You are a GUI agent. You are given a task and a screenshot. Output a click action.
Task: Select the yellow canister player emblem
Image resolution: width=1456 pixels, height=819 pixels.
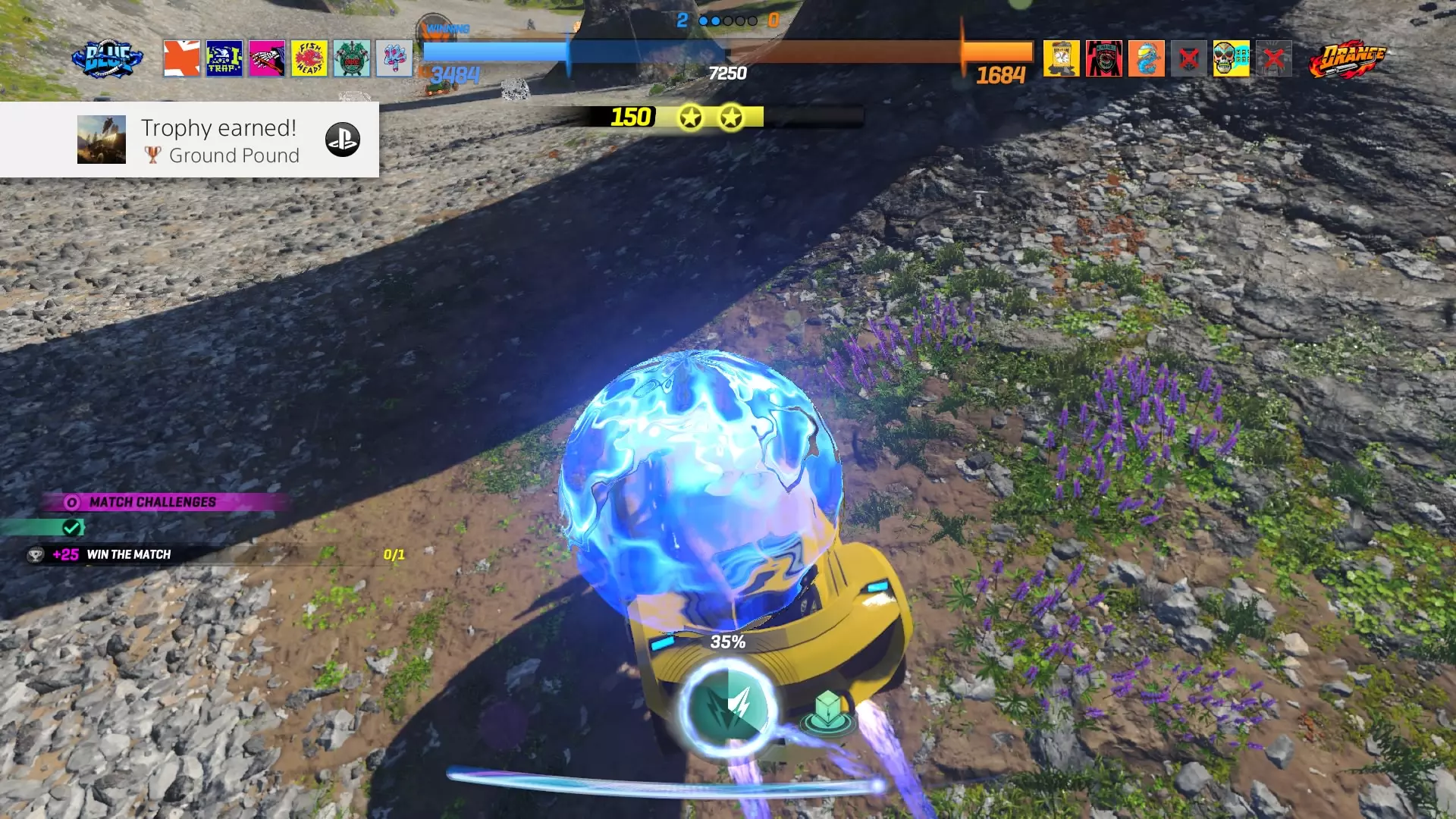pos(1062,58)
